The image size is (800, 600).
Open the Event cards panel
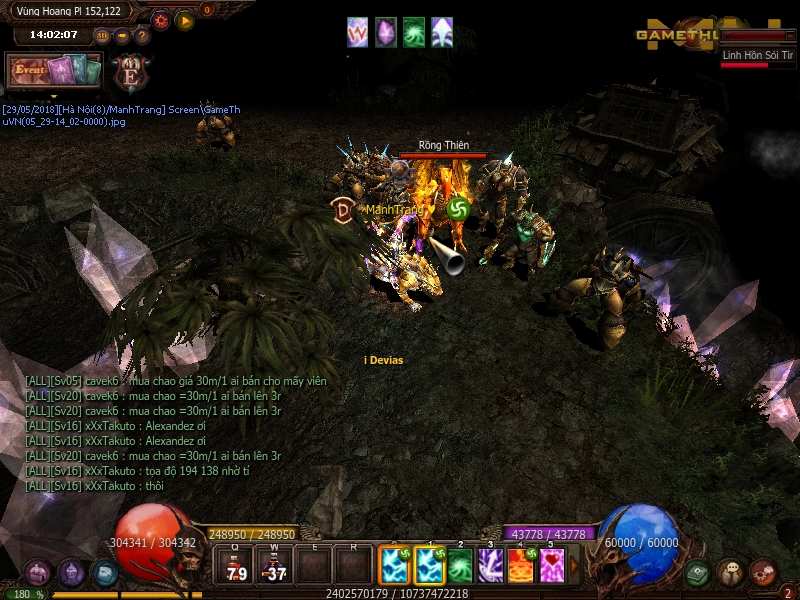pos(54,70)
